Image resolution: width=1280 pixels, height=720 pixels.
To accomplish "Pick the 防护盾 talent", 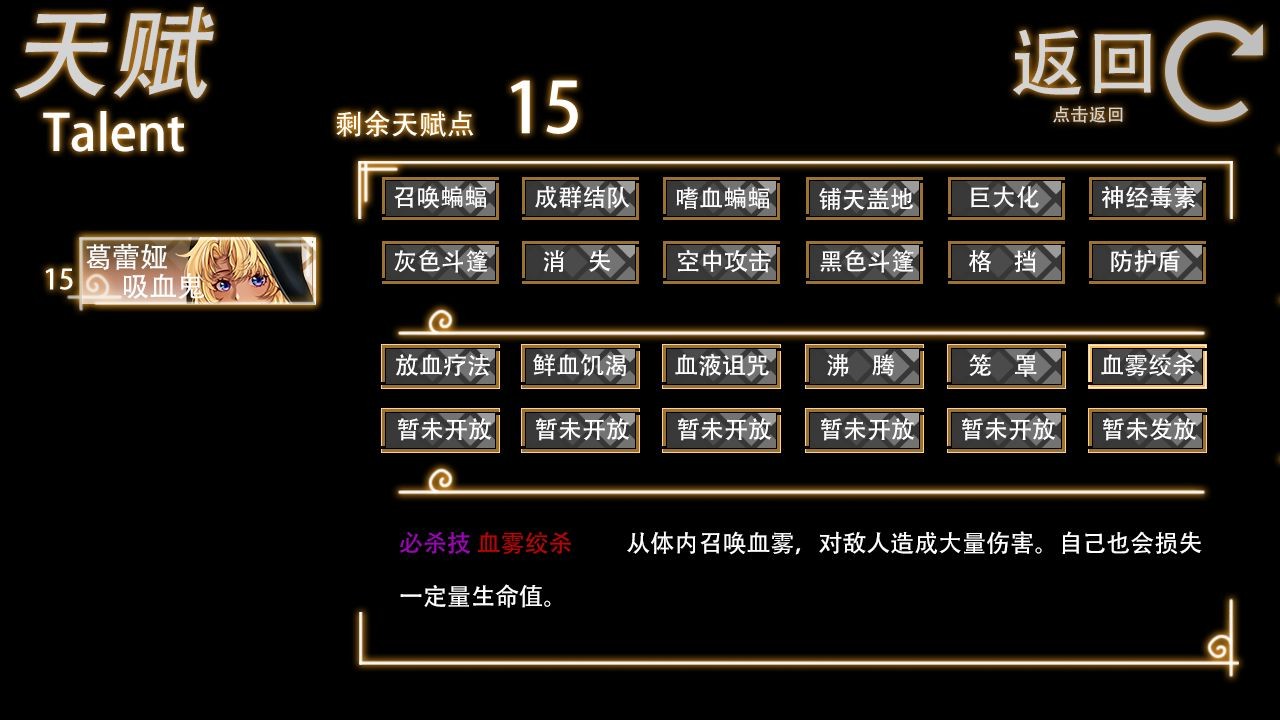I will coord(1147,262).
